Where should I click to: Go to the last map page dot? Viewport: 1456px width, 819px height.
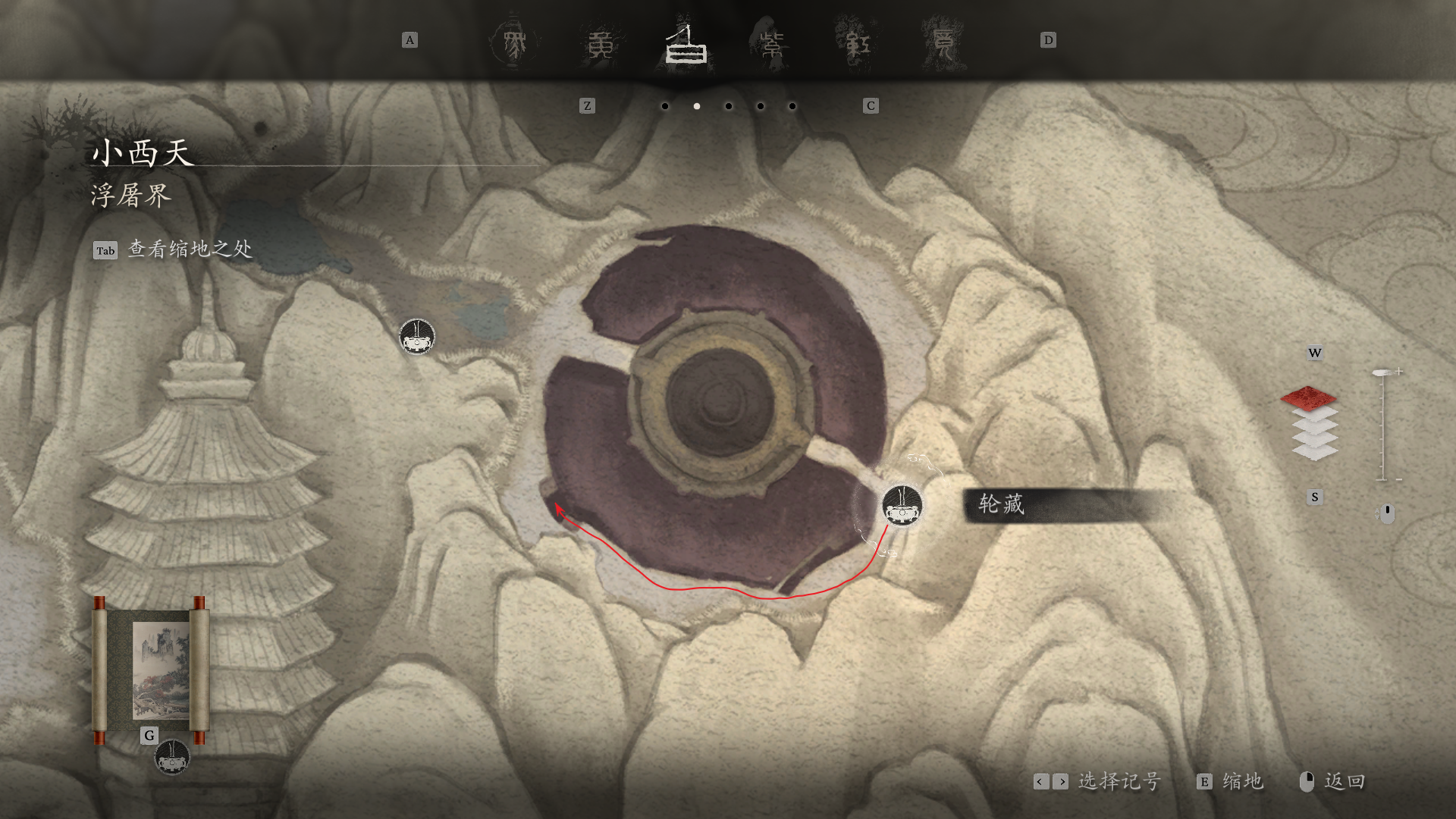point(792,106)
